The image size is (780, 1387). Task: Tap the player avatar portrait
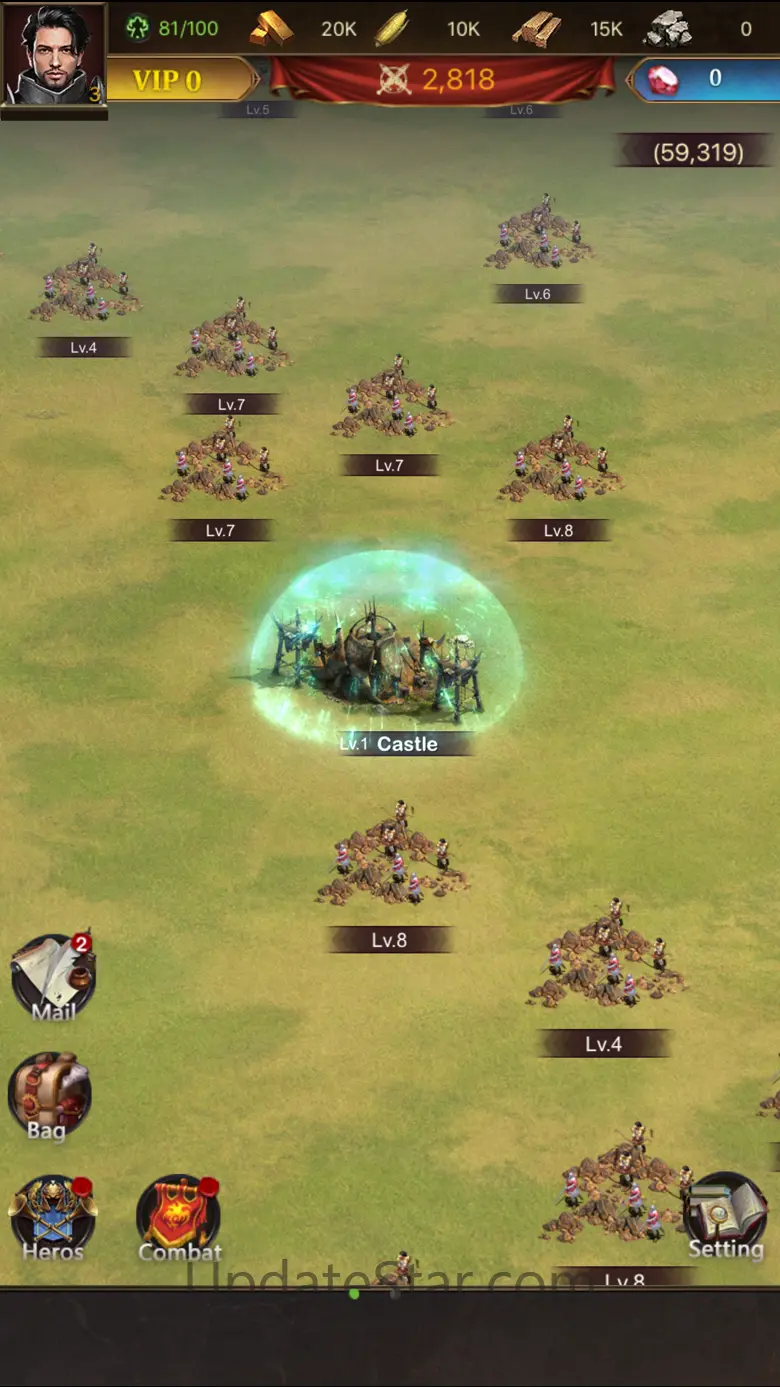(54, 54)
